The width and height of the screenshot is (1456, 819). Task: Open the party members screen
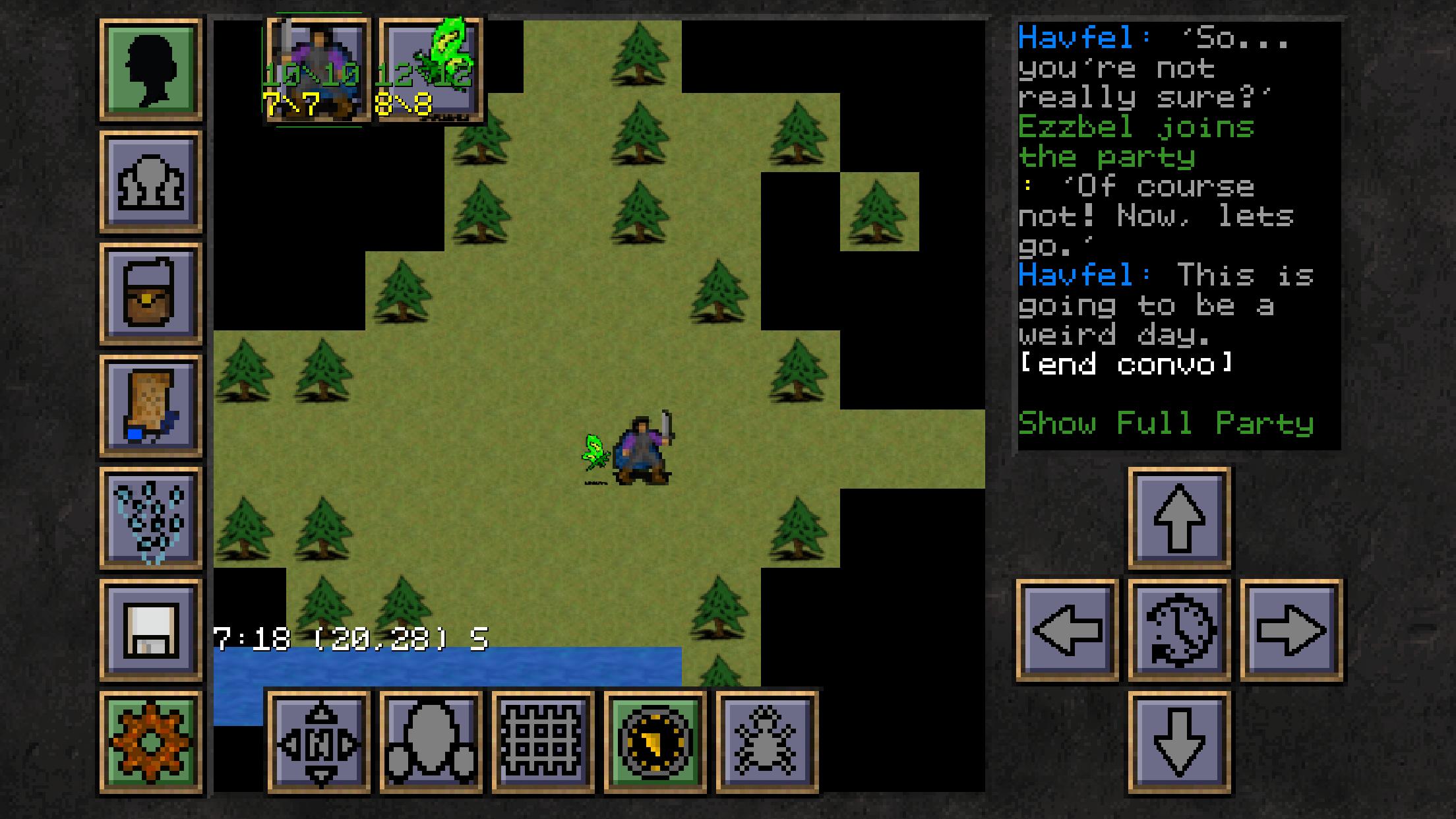click(x=150, y=181)
